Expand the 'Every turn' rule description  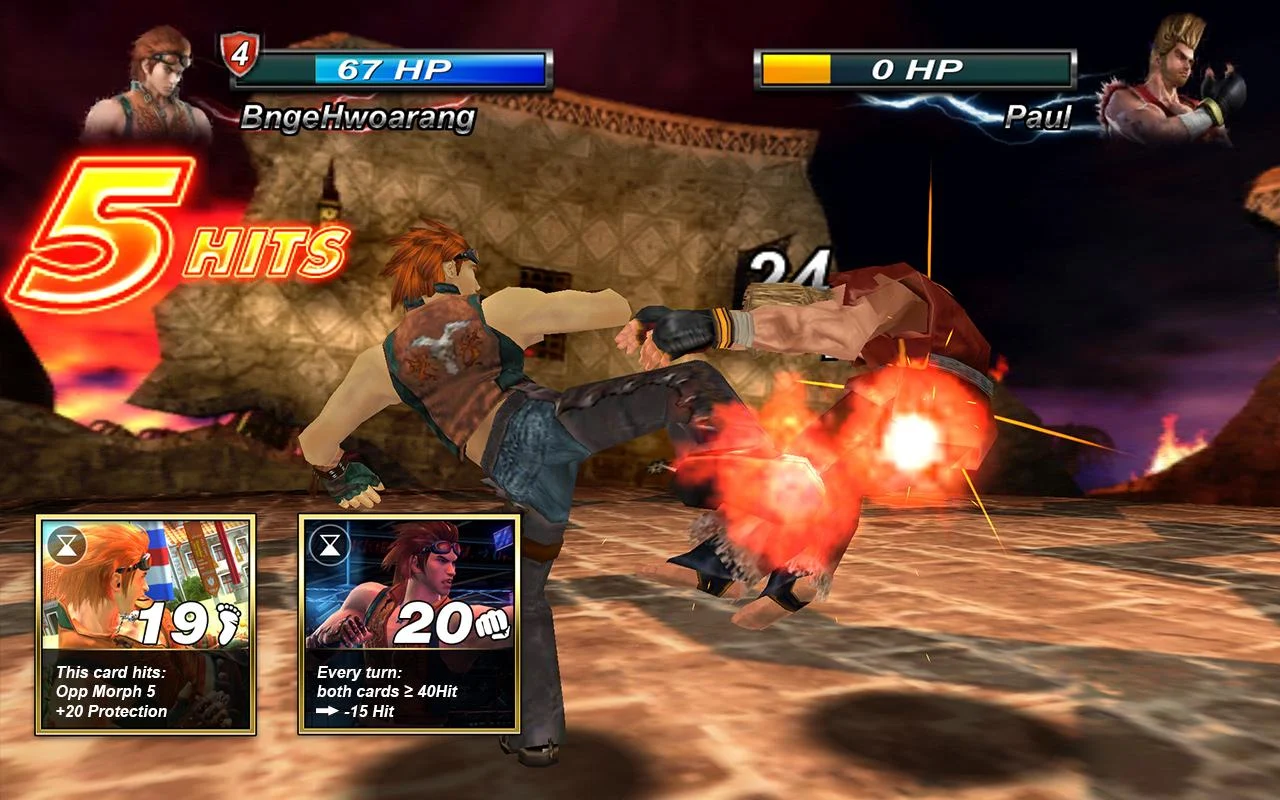click(360, 673)
